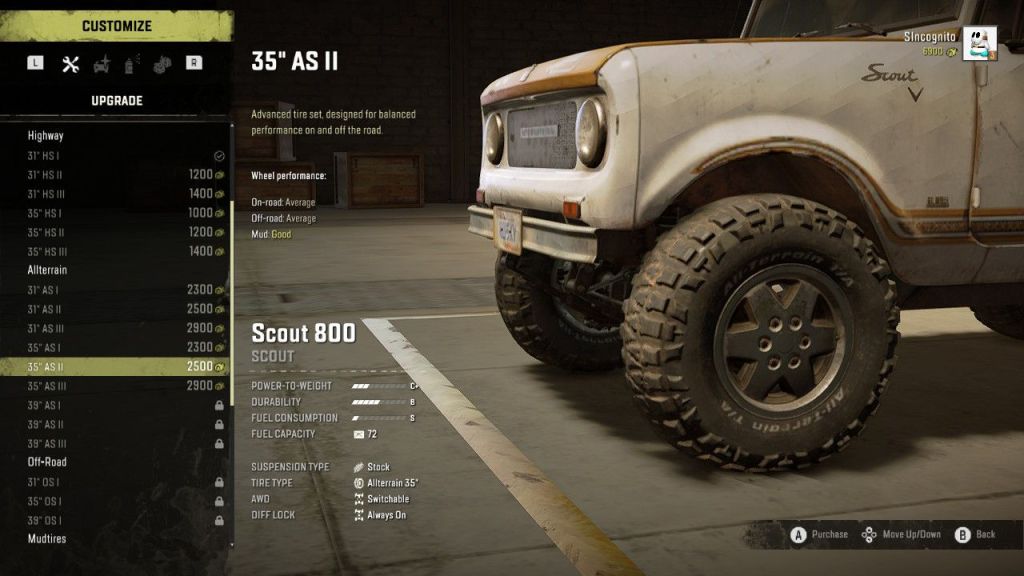Viewport: 1024px width, 576px height.
Task: Select the owned 31" HS I tires
Action: point(115,156)
